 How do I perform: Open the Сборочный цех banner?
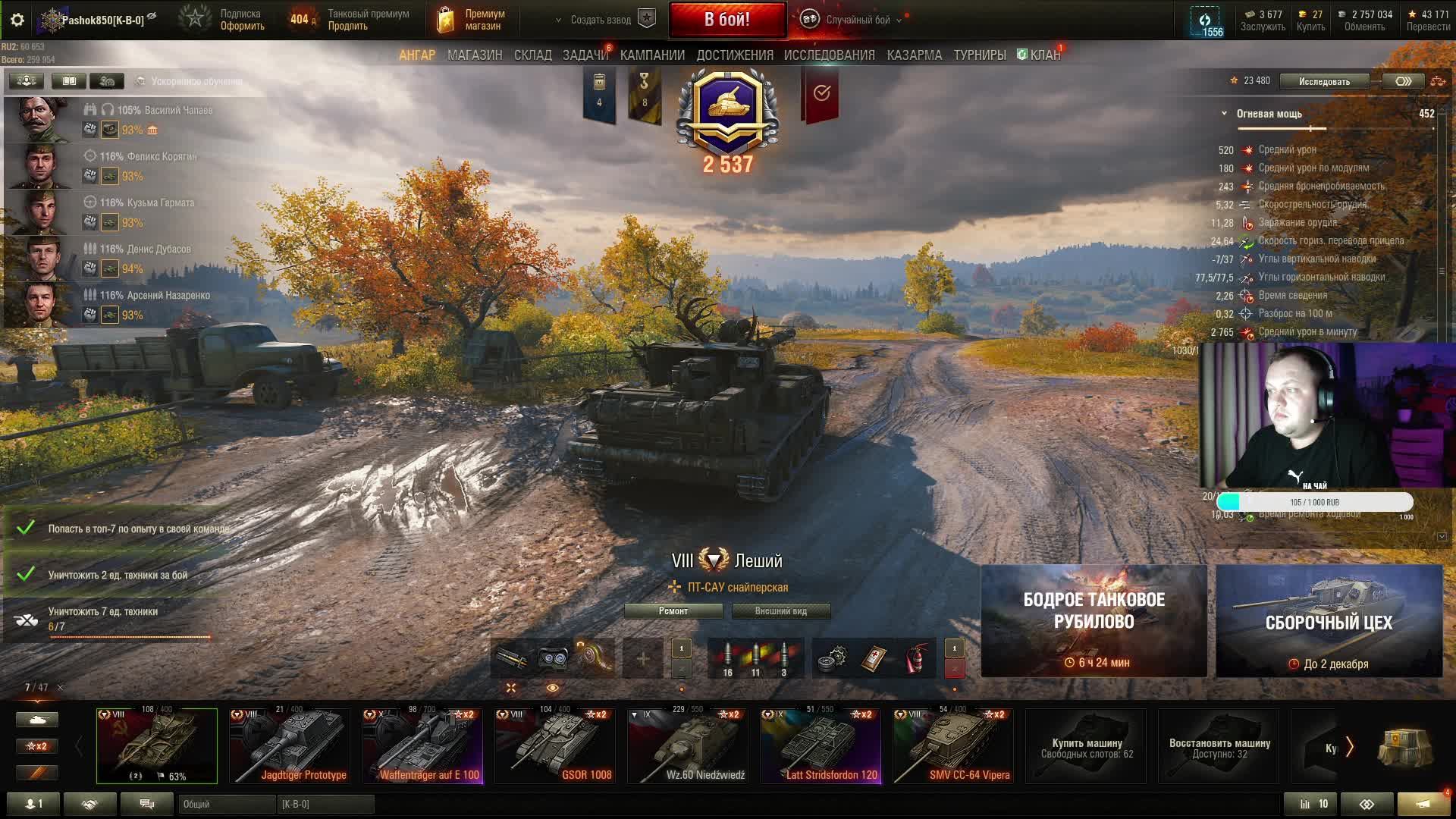click(x=1329, y=621)
